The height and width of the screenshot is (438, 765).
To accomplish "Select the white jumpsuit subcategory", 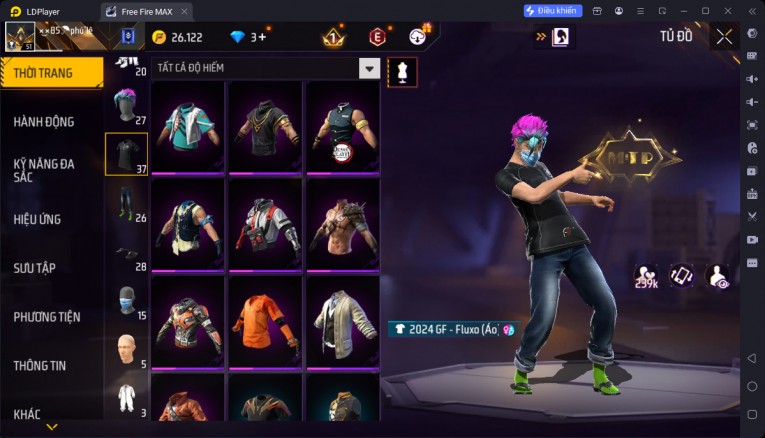I will tap(125, 398).
